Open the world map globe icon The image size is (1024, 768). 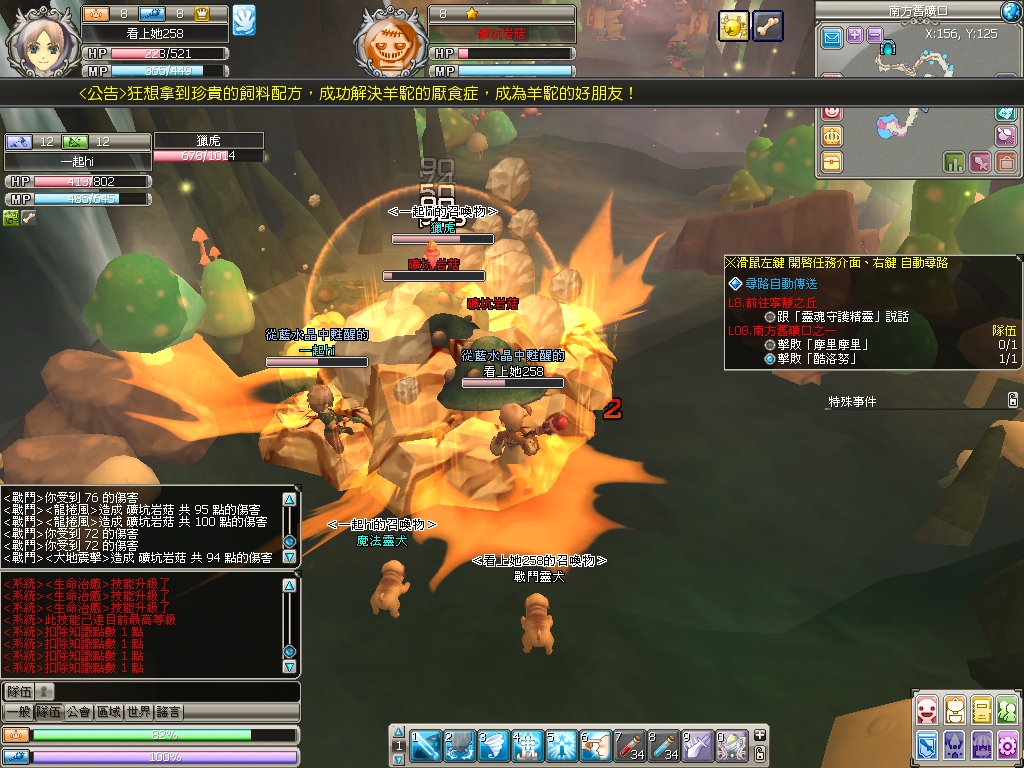pos(1011,11)
